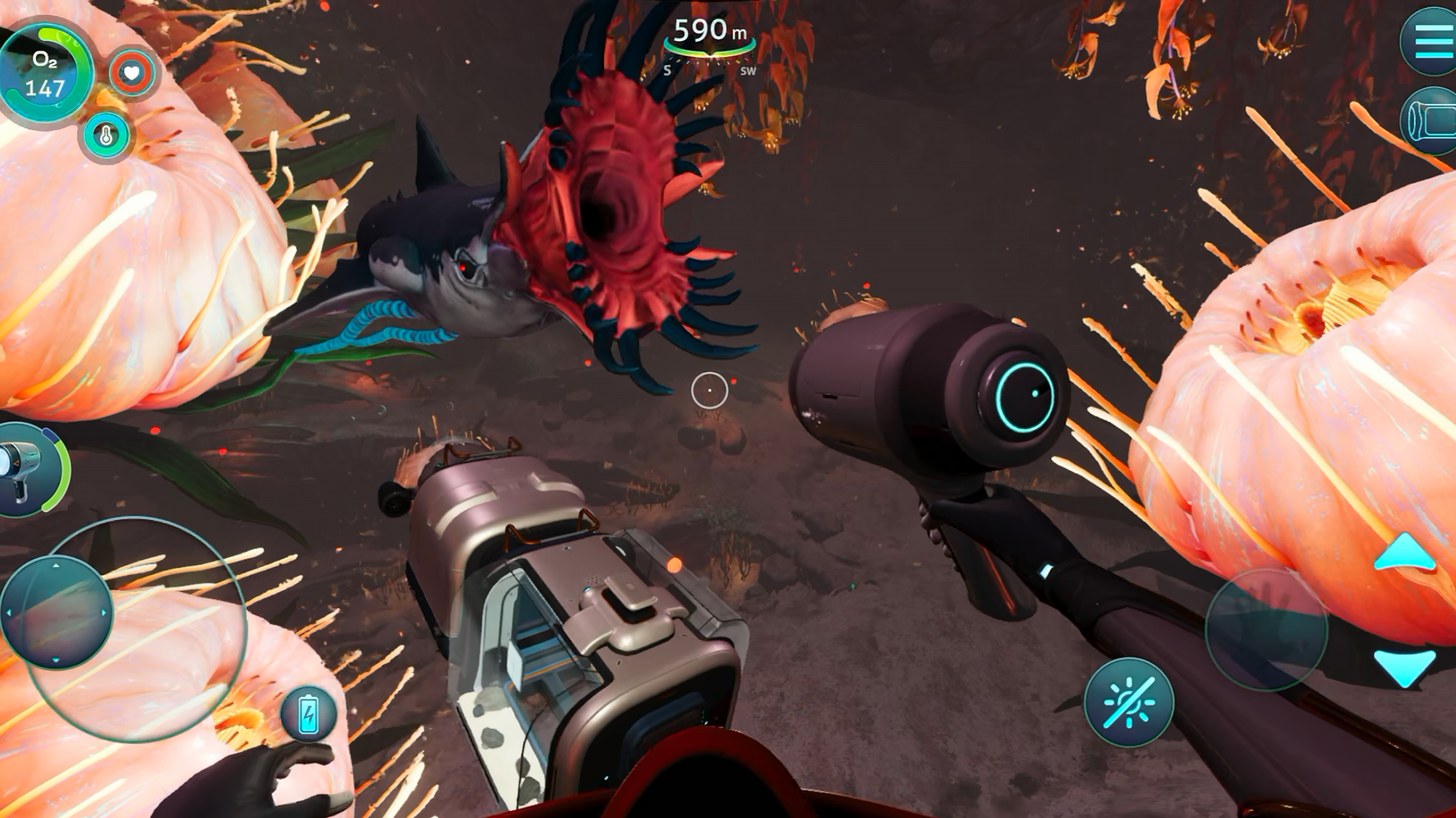1456x818 pixels.
Task: Tap the descend down-arrow button
Action: pyautogui.click(x=1404, y=666)
